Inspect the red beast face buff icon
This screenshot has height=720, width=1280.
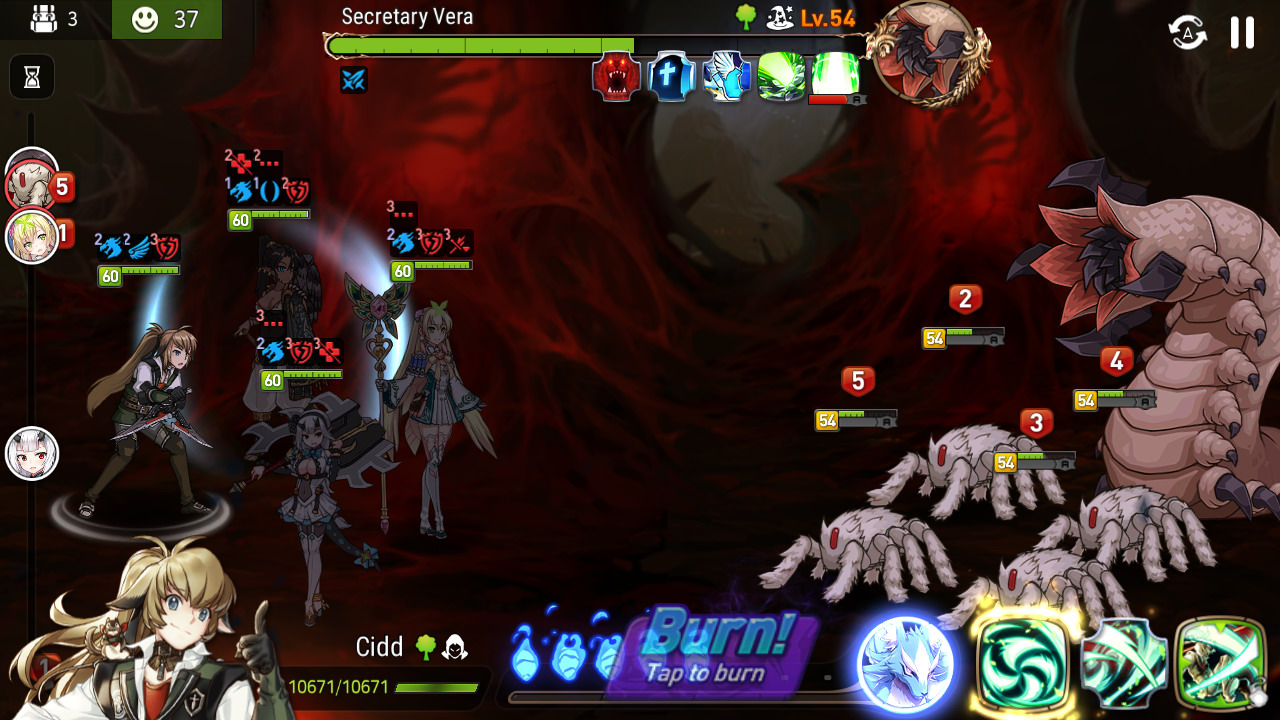pos(616,77)
